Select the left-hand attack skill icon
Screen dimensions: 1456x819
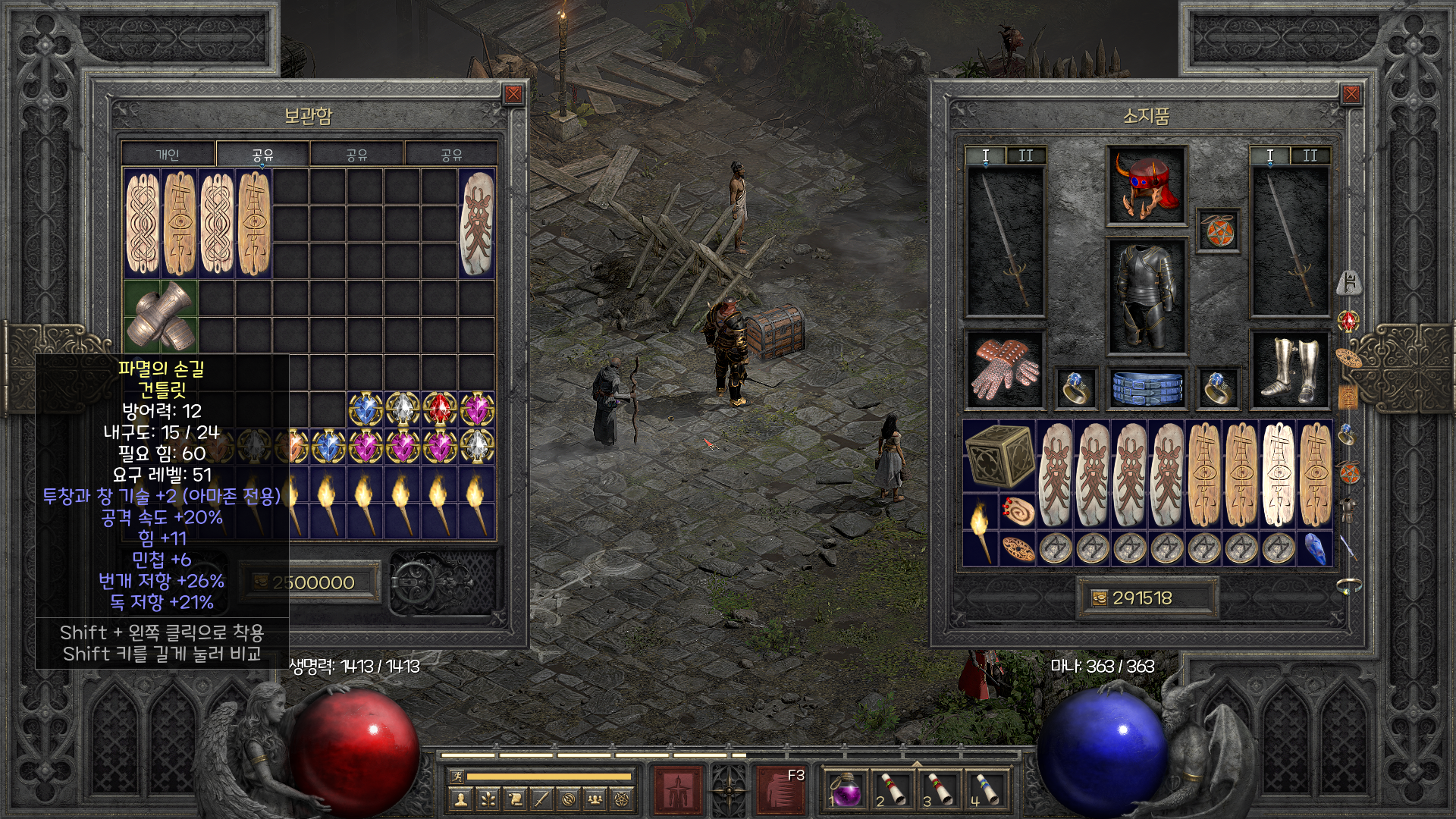coord(676,789)
